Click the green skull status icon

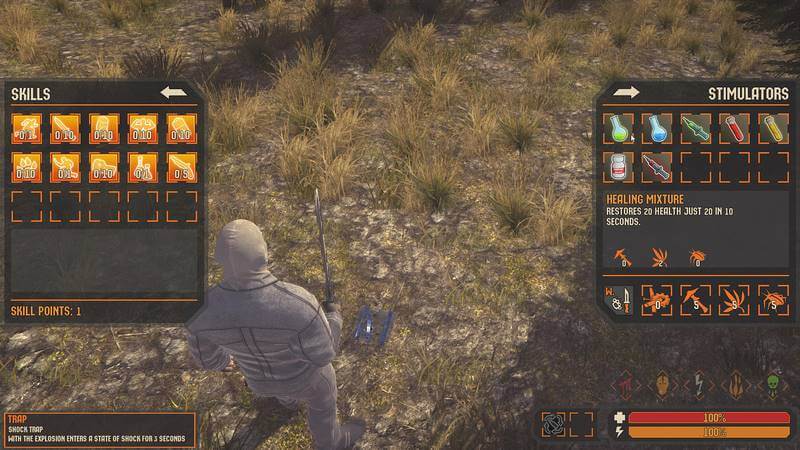click(773, 385)
